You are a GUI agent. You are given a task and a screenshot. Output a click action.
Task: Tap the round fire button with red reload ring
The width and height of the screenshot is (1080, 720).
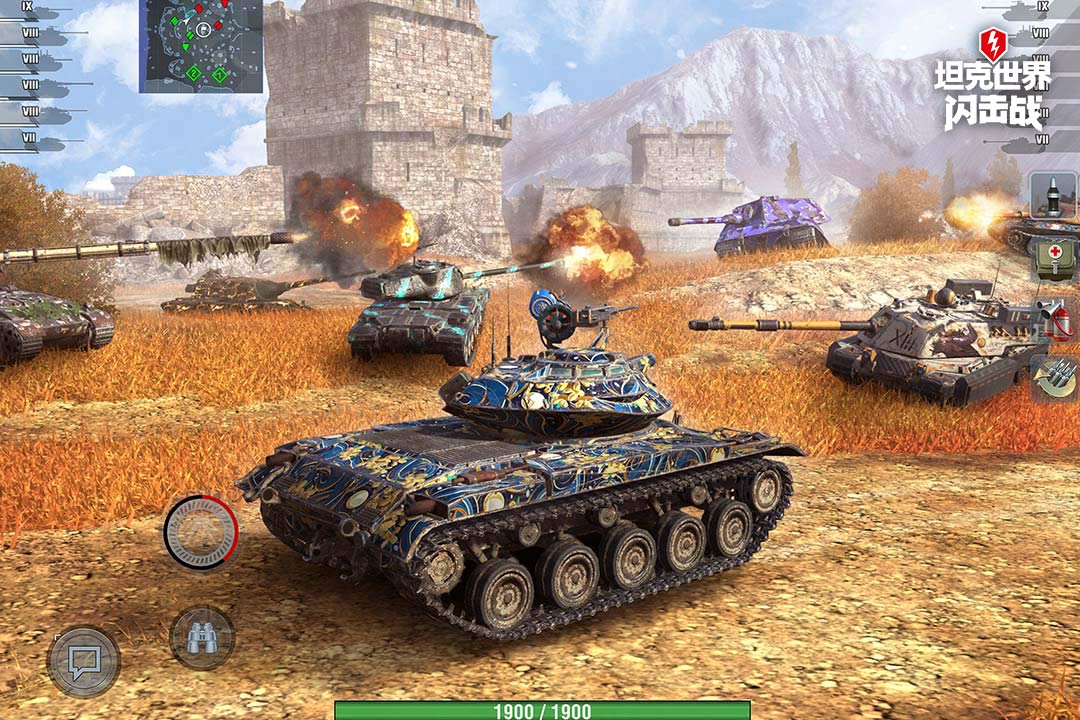tap(201, 532)
